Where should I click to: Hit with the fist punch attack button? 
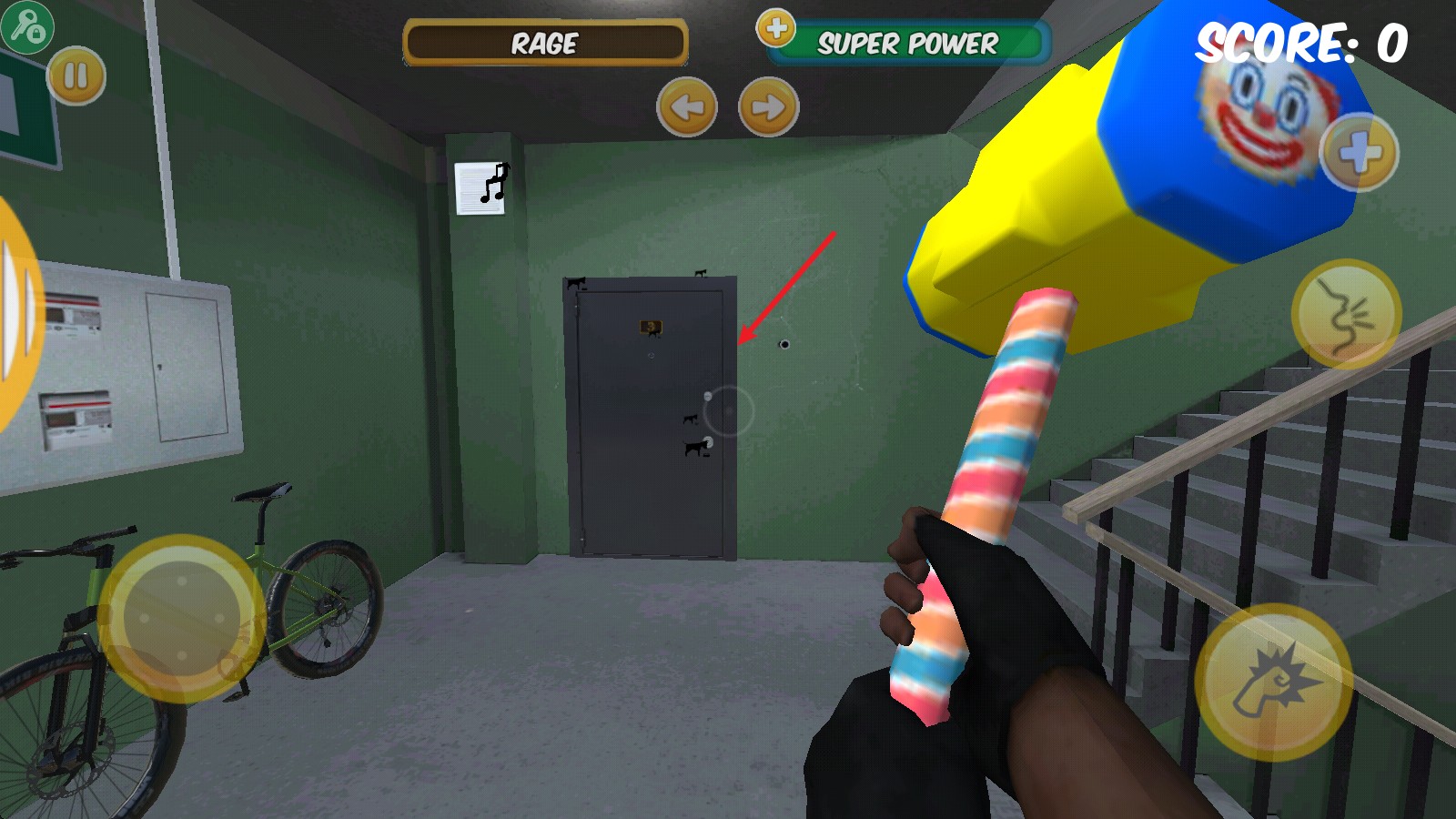[1272, 682]
